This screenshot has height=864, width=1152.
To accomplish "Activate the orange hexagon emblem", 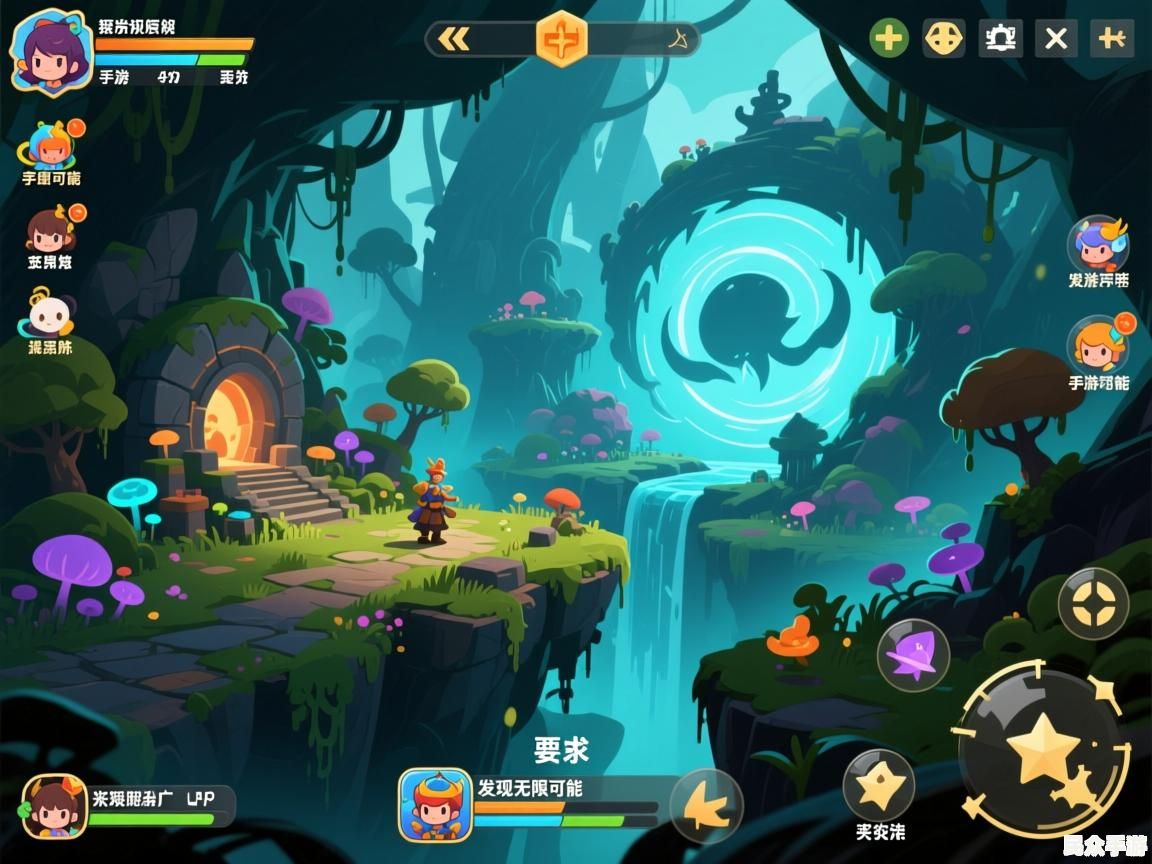I will pos(562,39).
